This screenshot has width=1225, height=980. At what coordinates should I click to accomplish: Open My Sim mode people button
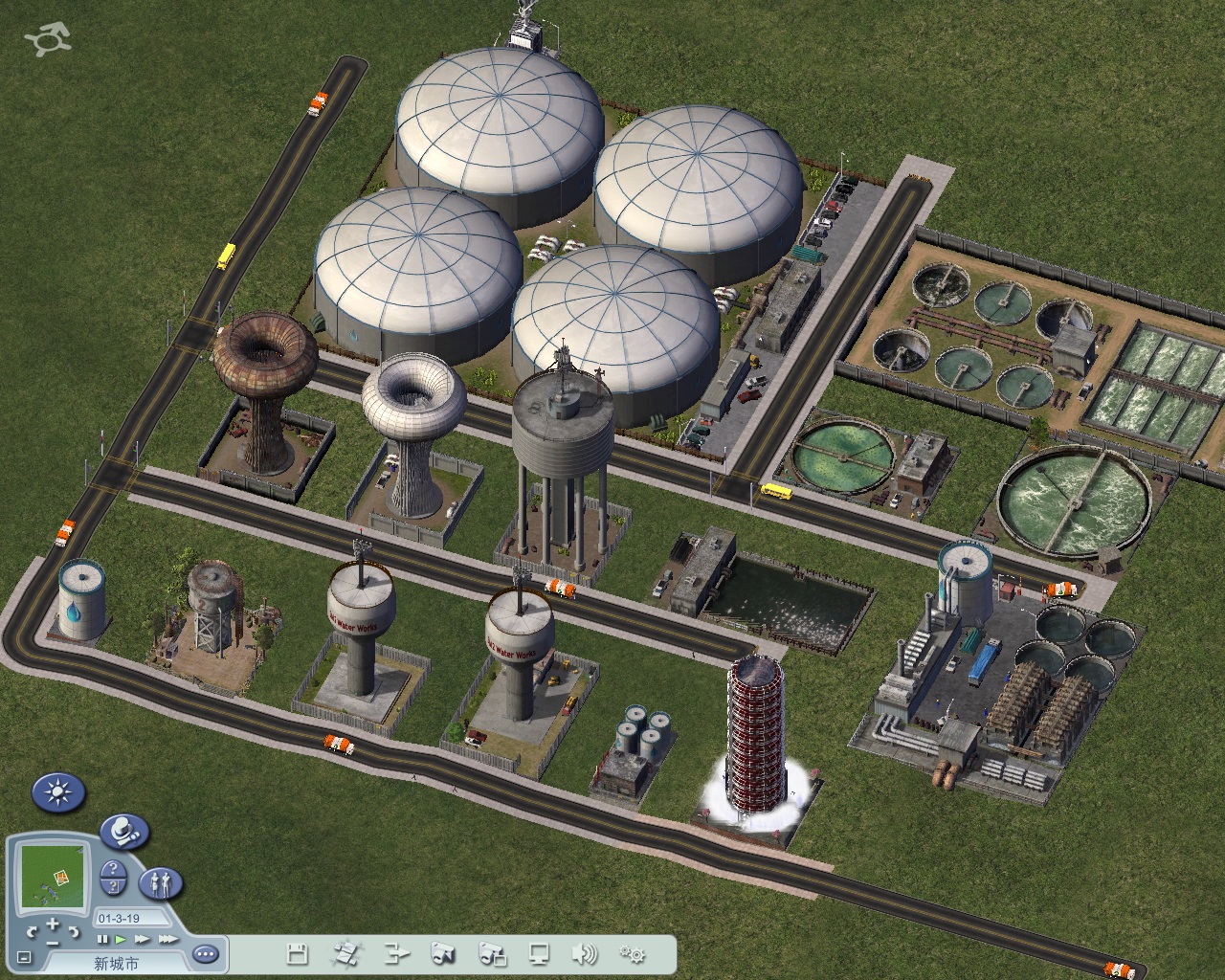[x=161, y=882]
